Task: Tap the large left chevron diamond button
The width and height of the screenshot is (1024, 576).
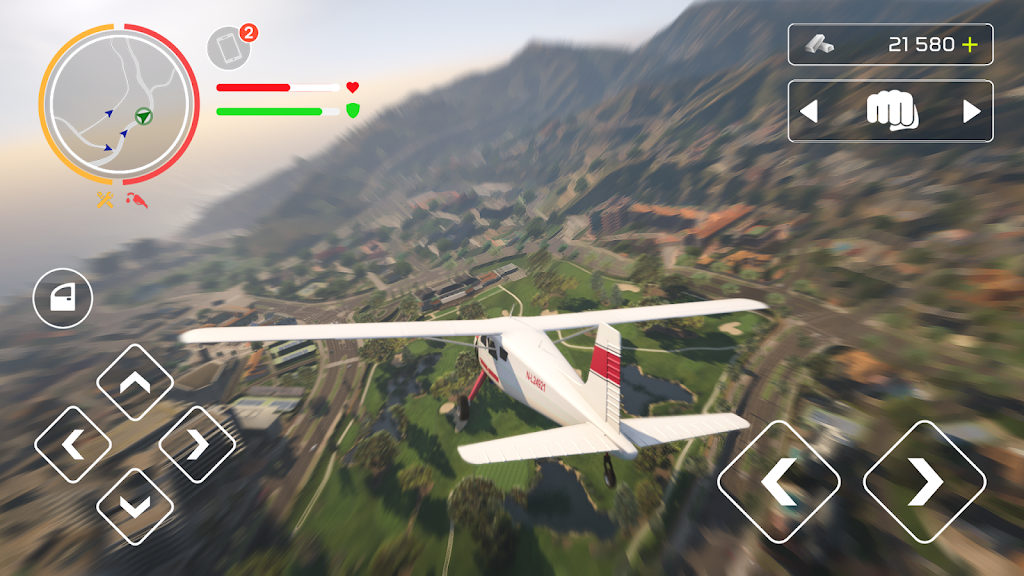Action: [x=779, y=482]
